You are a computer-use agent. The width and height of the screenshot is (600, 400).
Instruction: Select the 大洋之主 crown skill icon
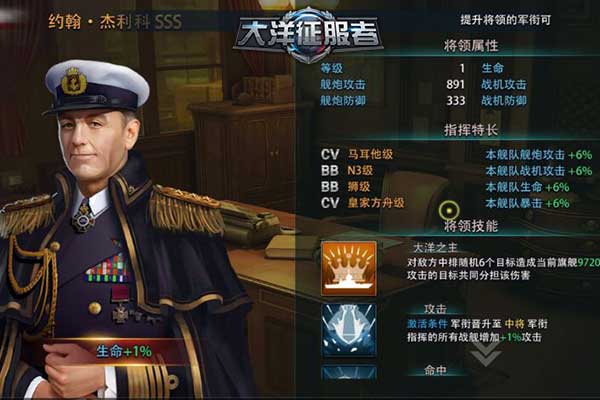(x=349, y=267)
